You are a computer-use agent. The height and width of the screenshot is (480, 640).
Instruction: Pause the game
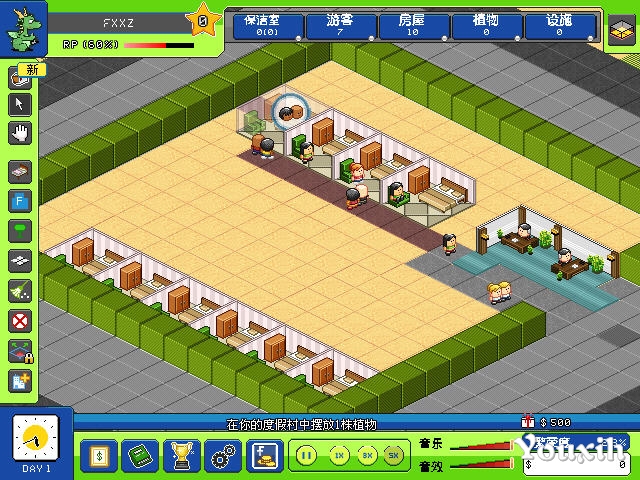point(307,456)
